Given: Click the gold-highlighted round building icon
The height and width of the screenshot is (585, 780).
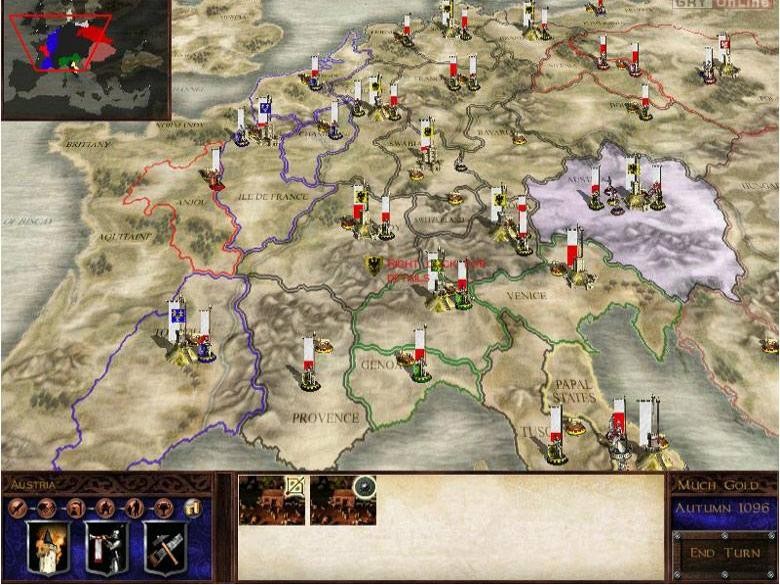Looking at the screenshot, I should (x=193, y=507).
